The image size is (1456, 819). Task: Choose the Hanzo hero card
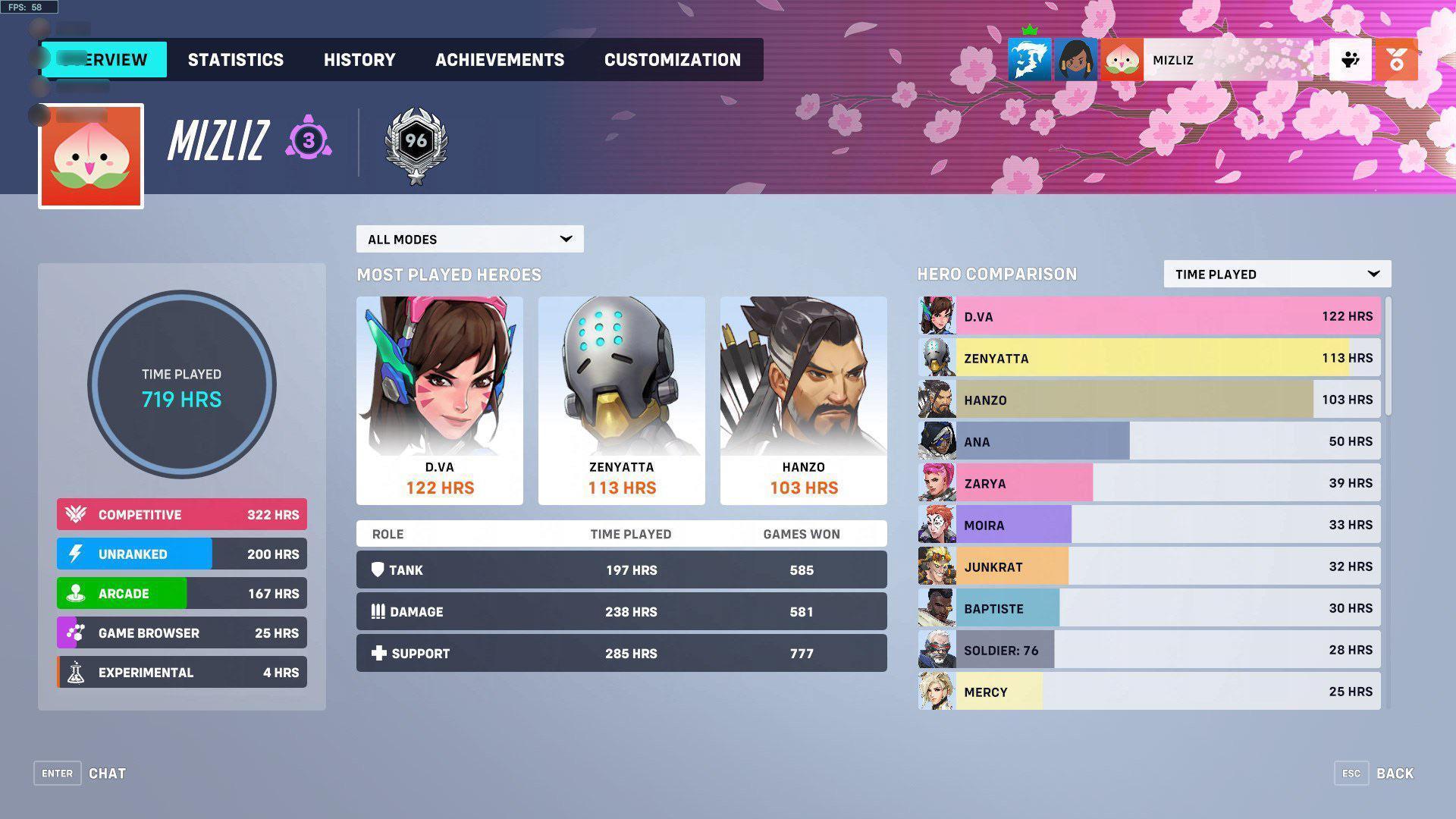click(x=804, y=400)
